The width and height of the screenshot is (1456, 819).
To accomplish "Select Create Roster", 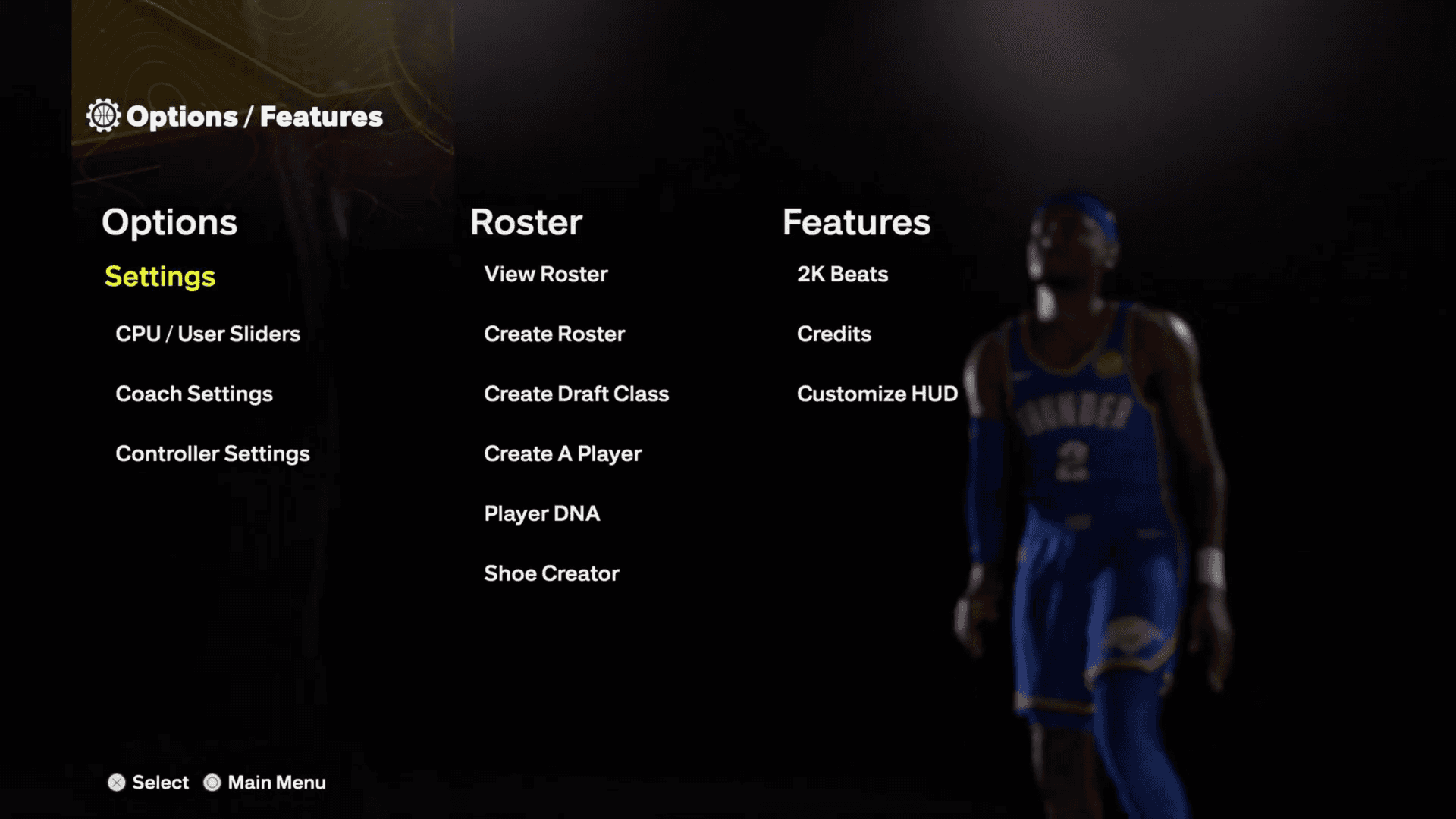I will pyautogui.click(x=554, y=334).
